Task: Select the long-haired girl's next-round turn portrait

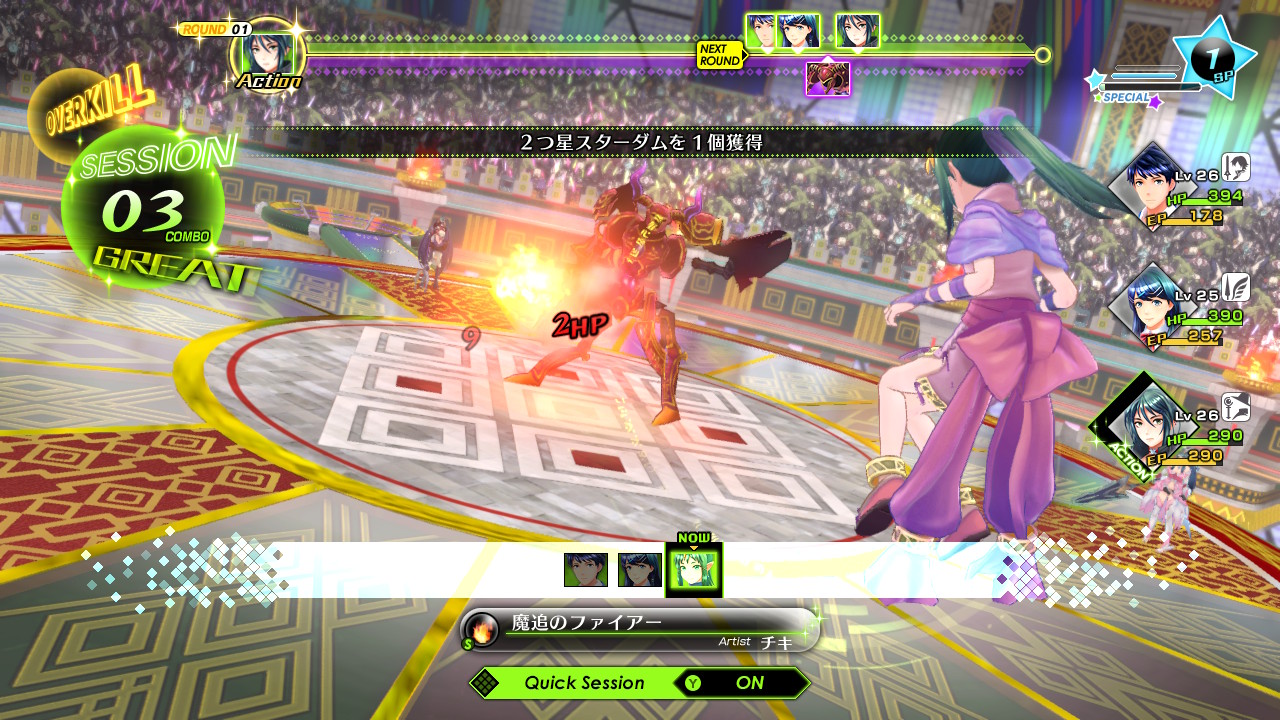Action: [x=800, y=31]
